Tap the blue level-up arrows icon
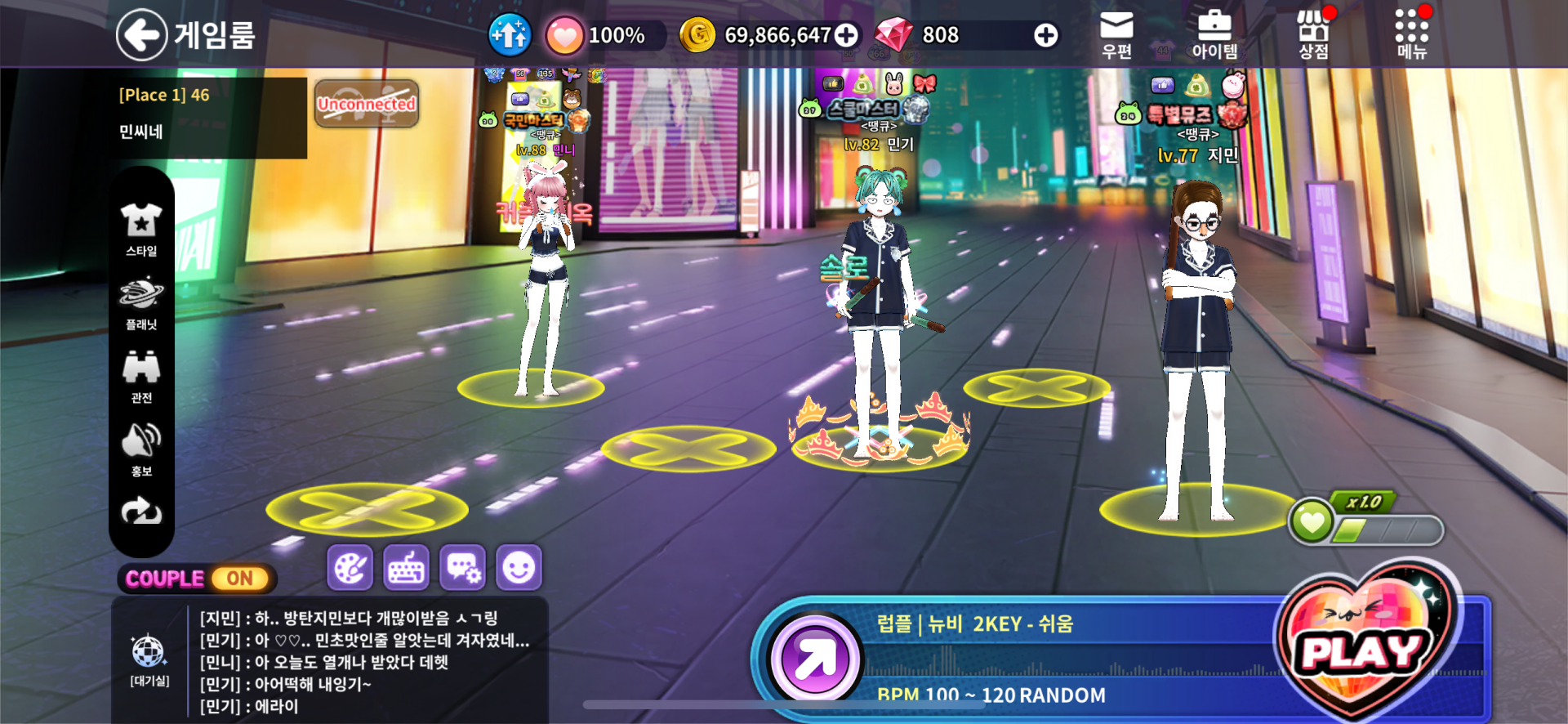The height and width of the screenshot is (724, 1568). tap(510, 35)
